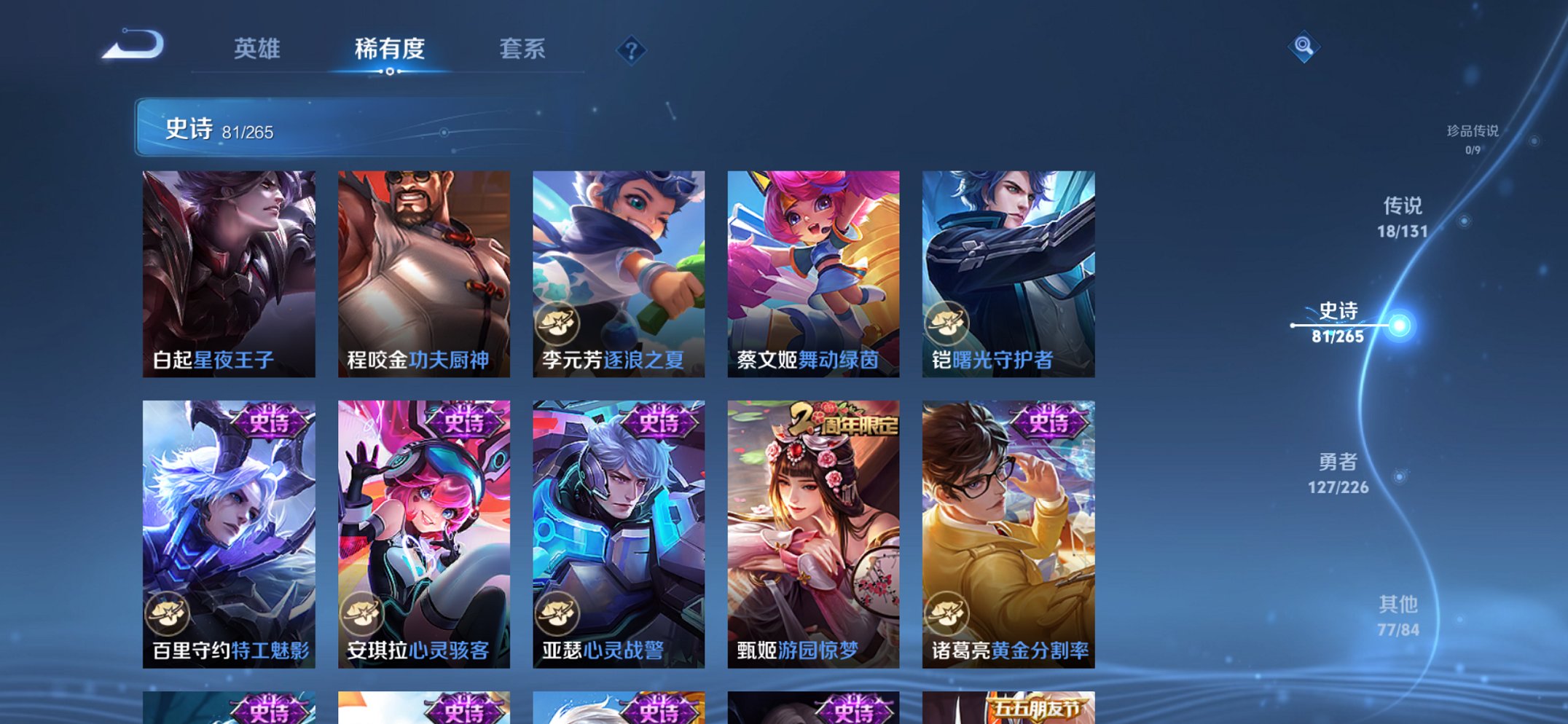Viewport: 1568px width, 724px height.
Task: Click the icon on 百里守约特工魅影 card
Action: (167, 613)
